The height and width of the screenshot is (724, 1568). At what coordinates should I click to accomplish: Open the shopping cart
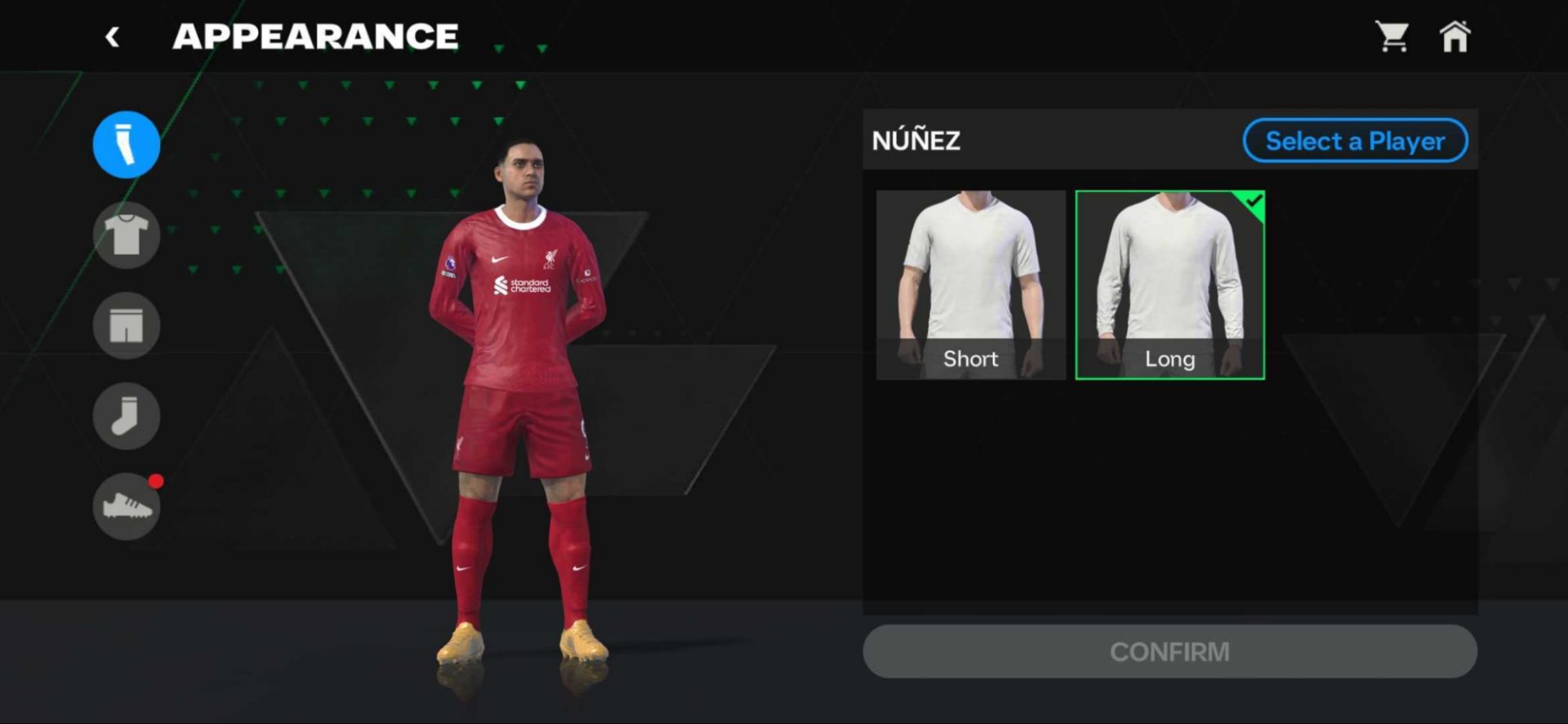[x=1392, y=35]
